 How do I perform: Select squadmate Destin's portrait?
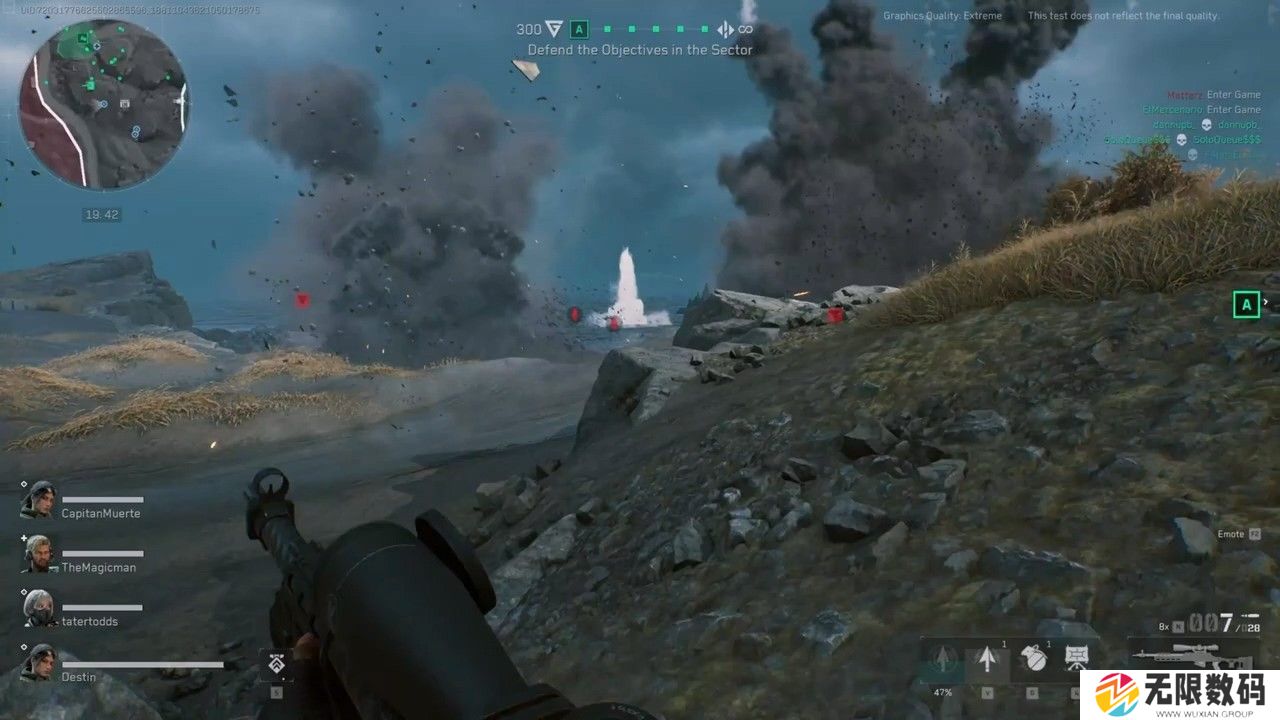click(x=38, y=663)
